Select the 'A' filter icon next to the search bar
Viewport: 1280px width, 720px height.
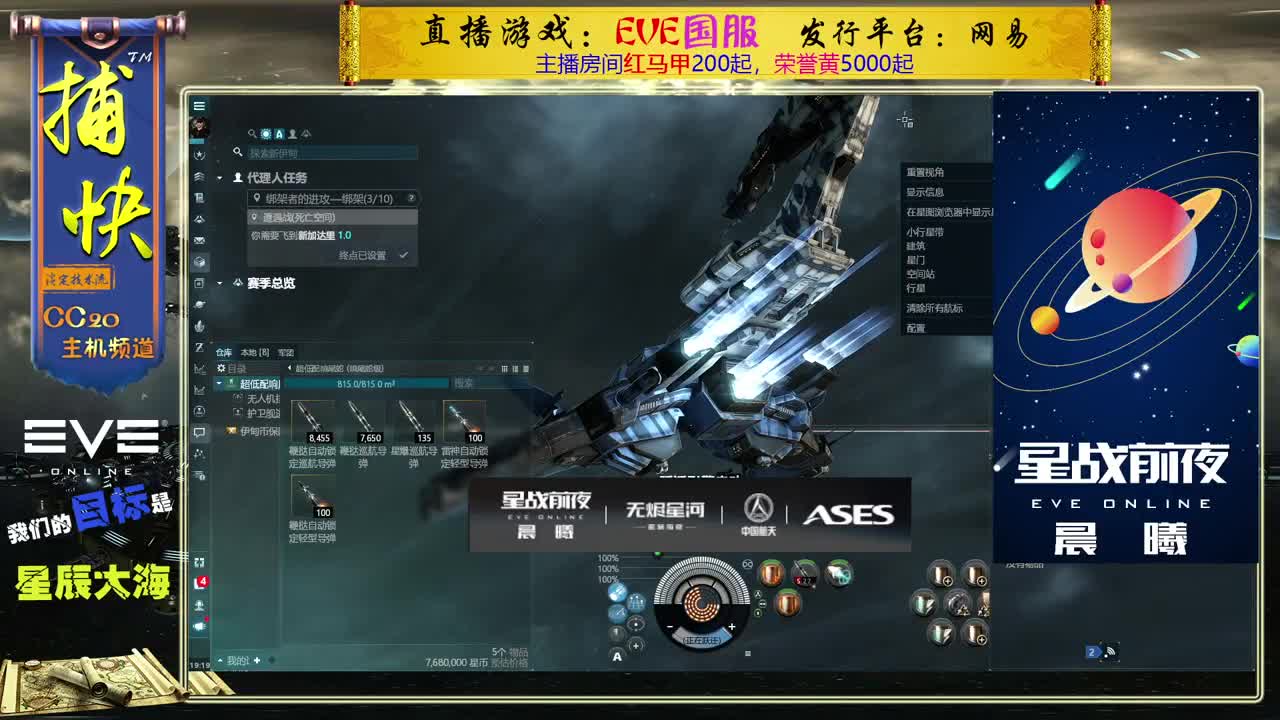coord(277,134)
